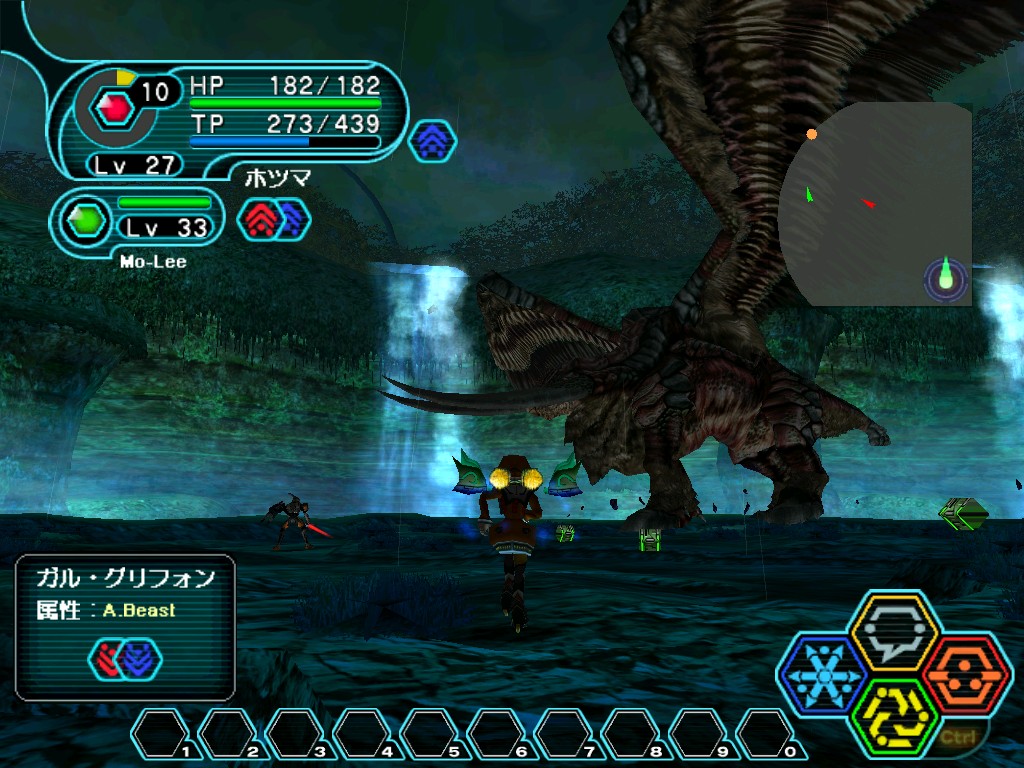Choose quick slot number 0
The width and height of the screenshot is (1024, 768).
click(x=769, y=735)
